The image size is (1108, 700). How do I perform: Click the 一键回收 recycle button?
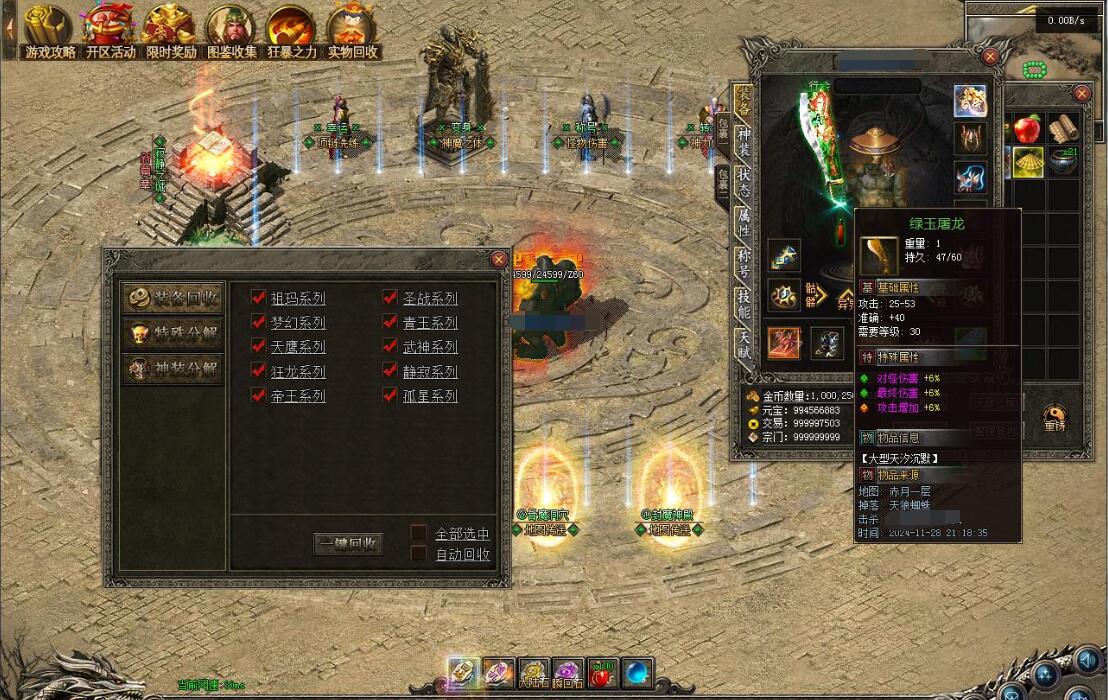348,544
